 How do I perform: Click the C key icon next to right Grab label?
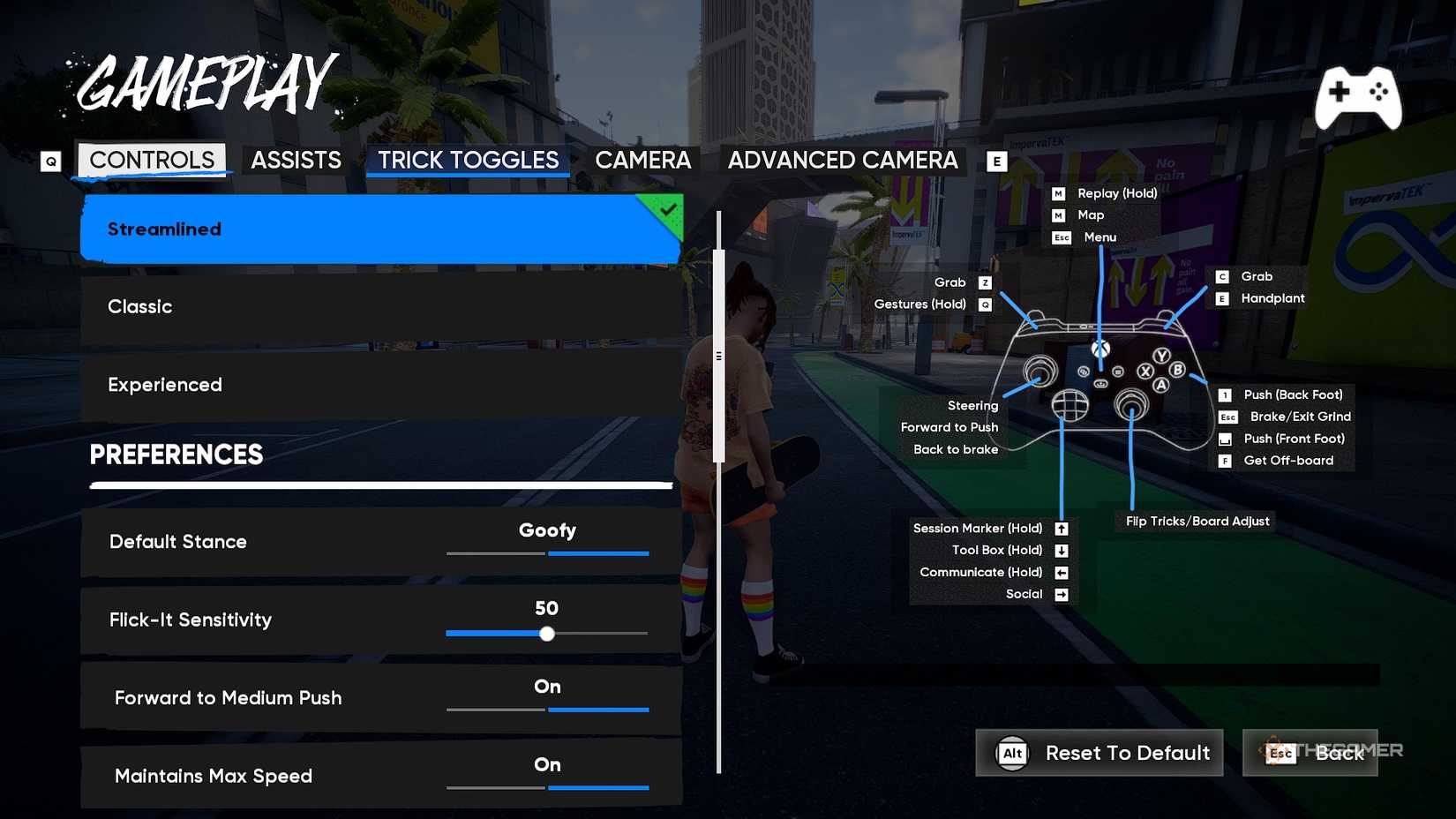click(x=1223, y=276)
